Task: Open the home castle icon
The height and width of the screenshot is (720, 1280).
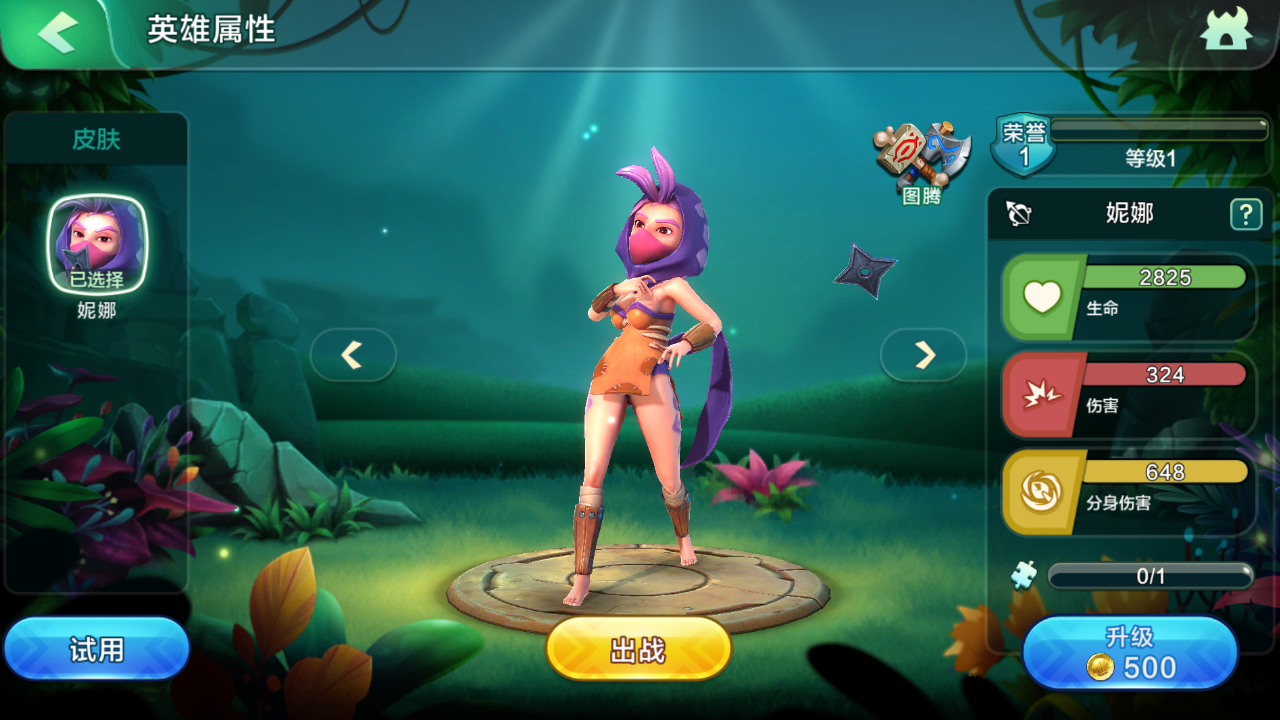Action: click(1226, 32)
